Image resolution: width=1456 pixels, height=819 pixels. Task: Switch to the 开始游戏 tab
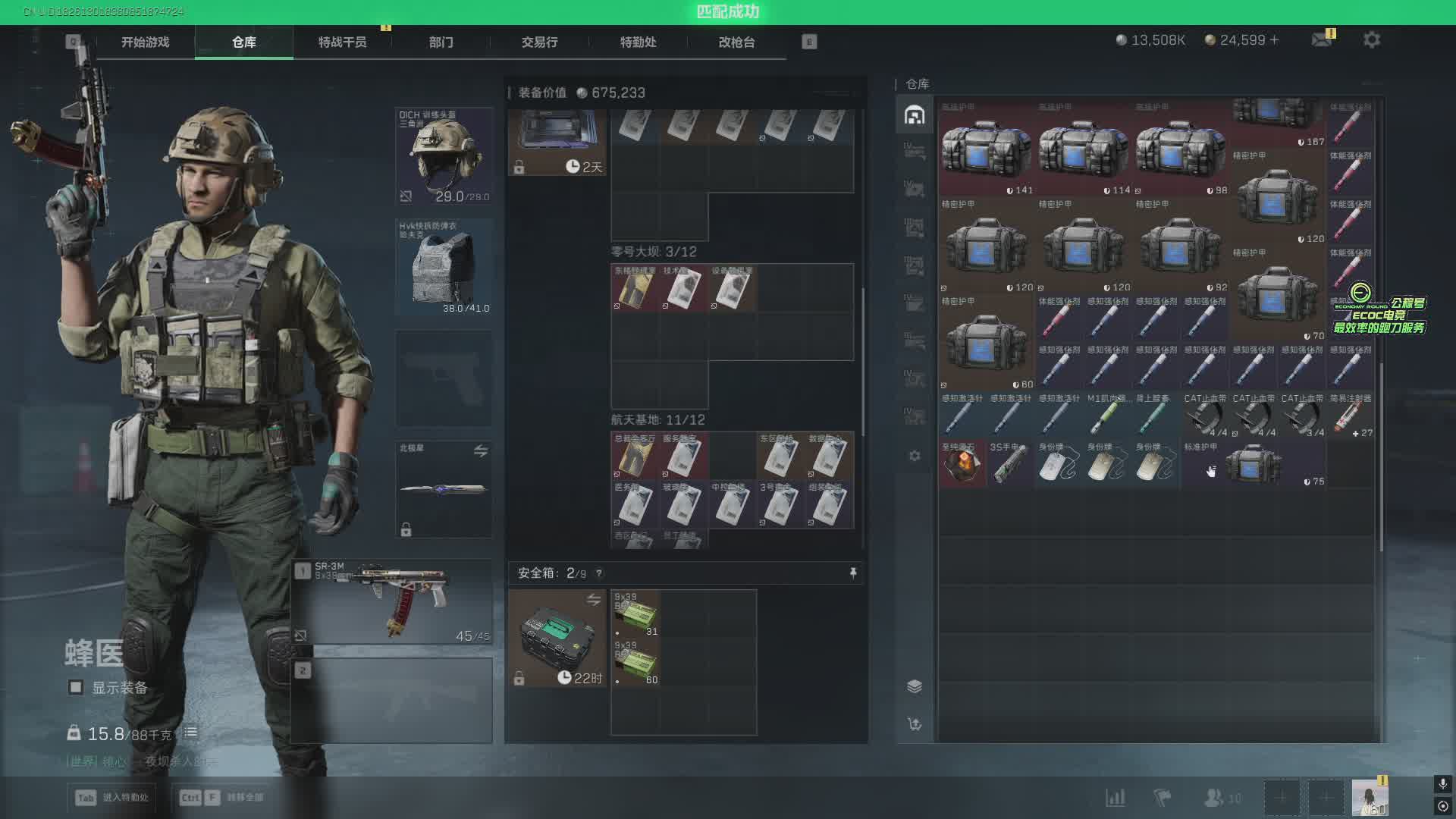[x=145, y=42]
